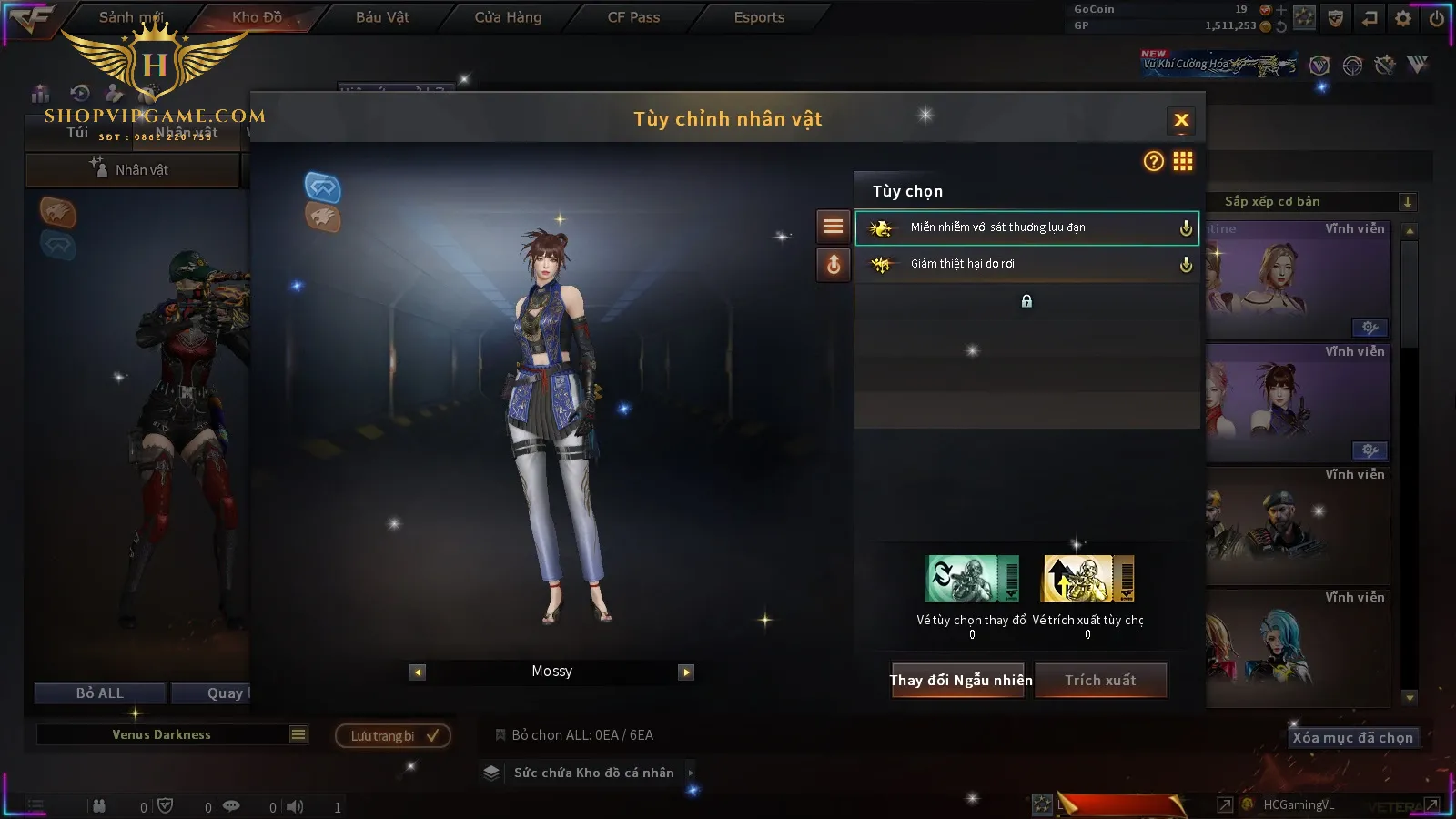Show the previous character with left arrow
Image resolution: width=1456 pixels, height=819 pixels.
click(x=418, y=672)
